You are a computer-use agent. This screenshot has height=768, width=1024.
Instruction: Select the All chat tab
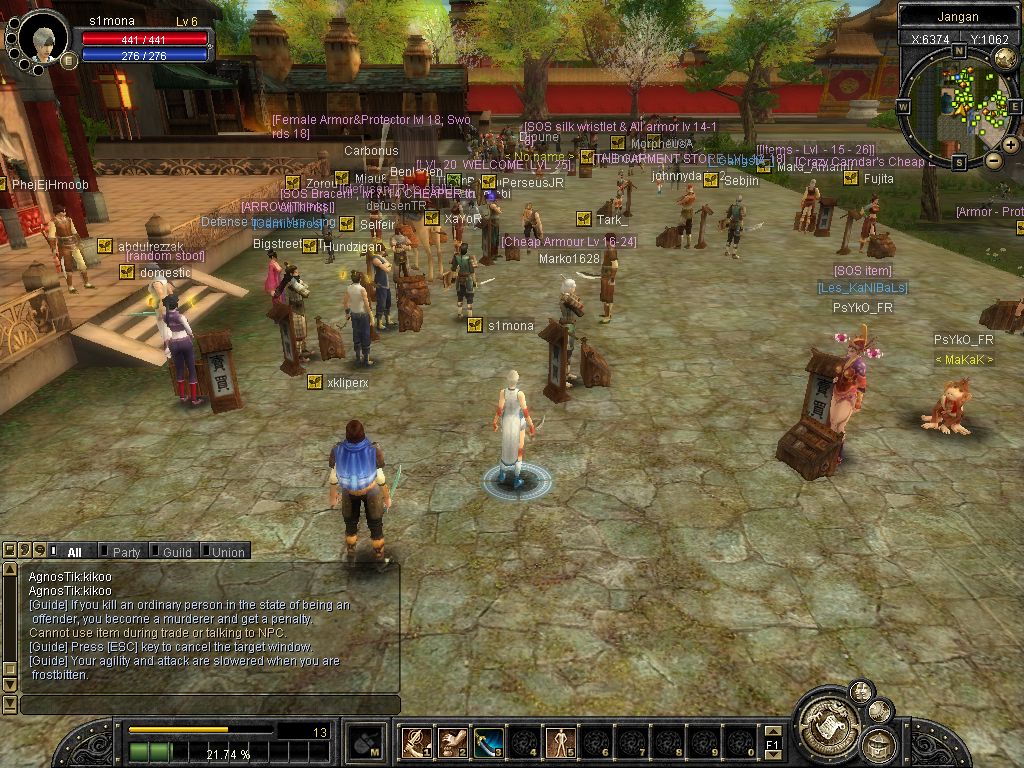coord(74,552)
